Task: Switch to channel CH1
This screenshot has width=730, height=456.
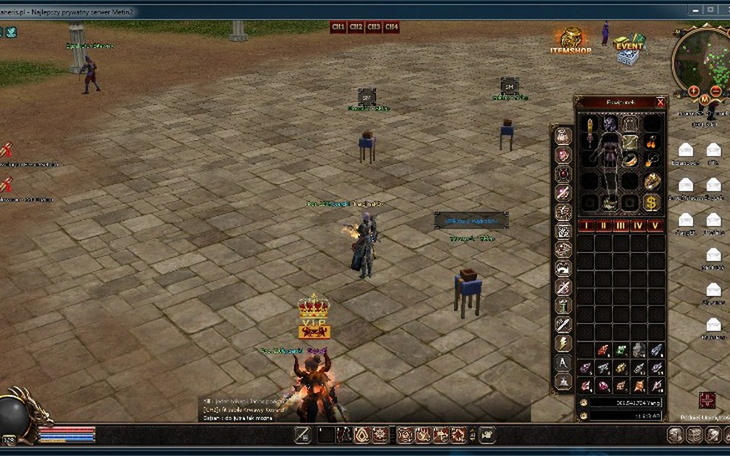Action: click(x=338, y=27)
